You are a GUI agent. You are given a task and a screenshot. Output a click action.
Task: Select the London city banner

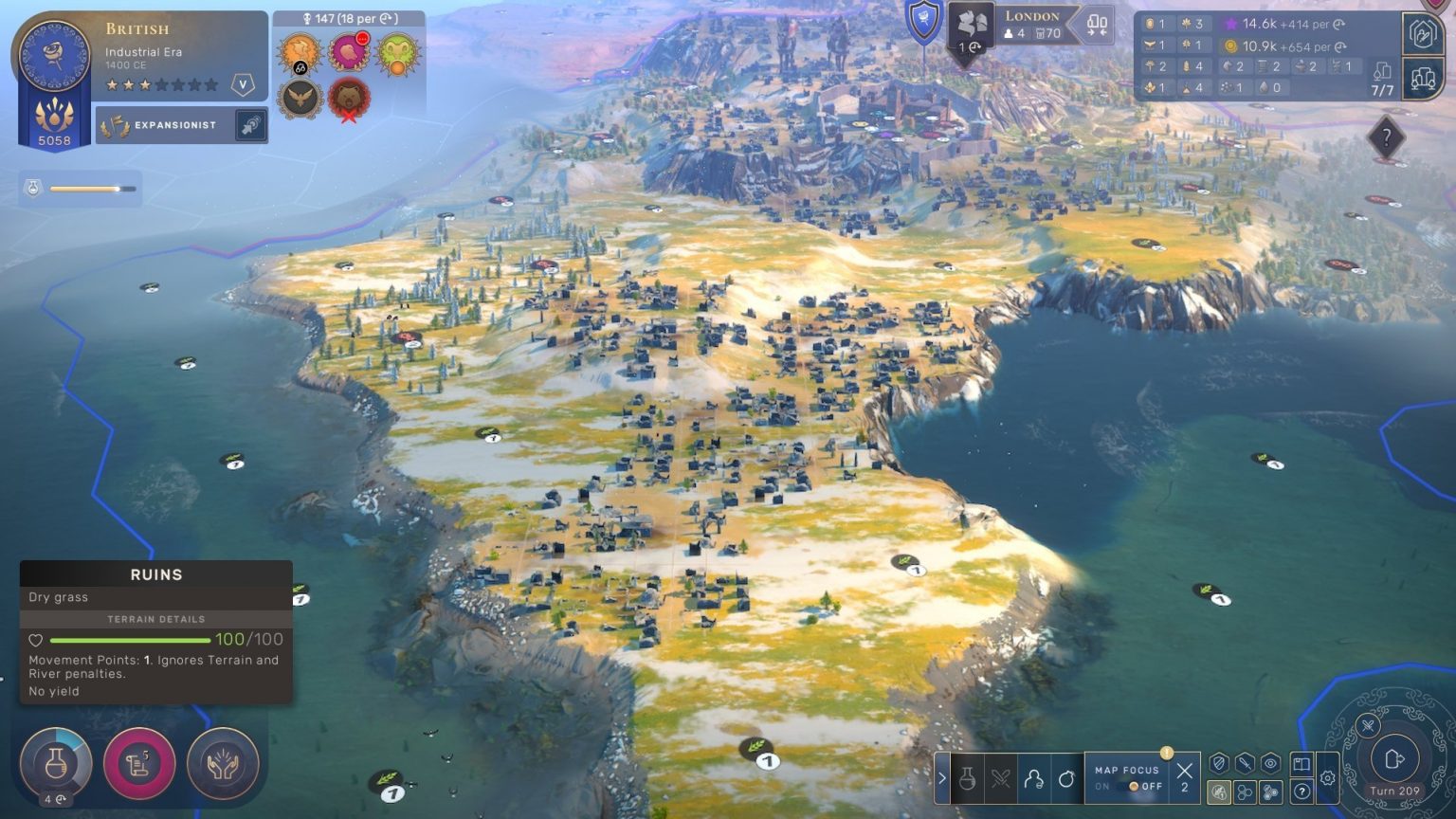click(1031, 25)
